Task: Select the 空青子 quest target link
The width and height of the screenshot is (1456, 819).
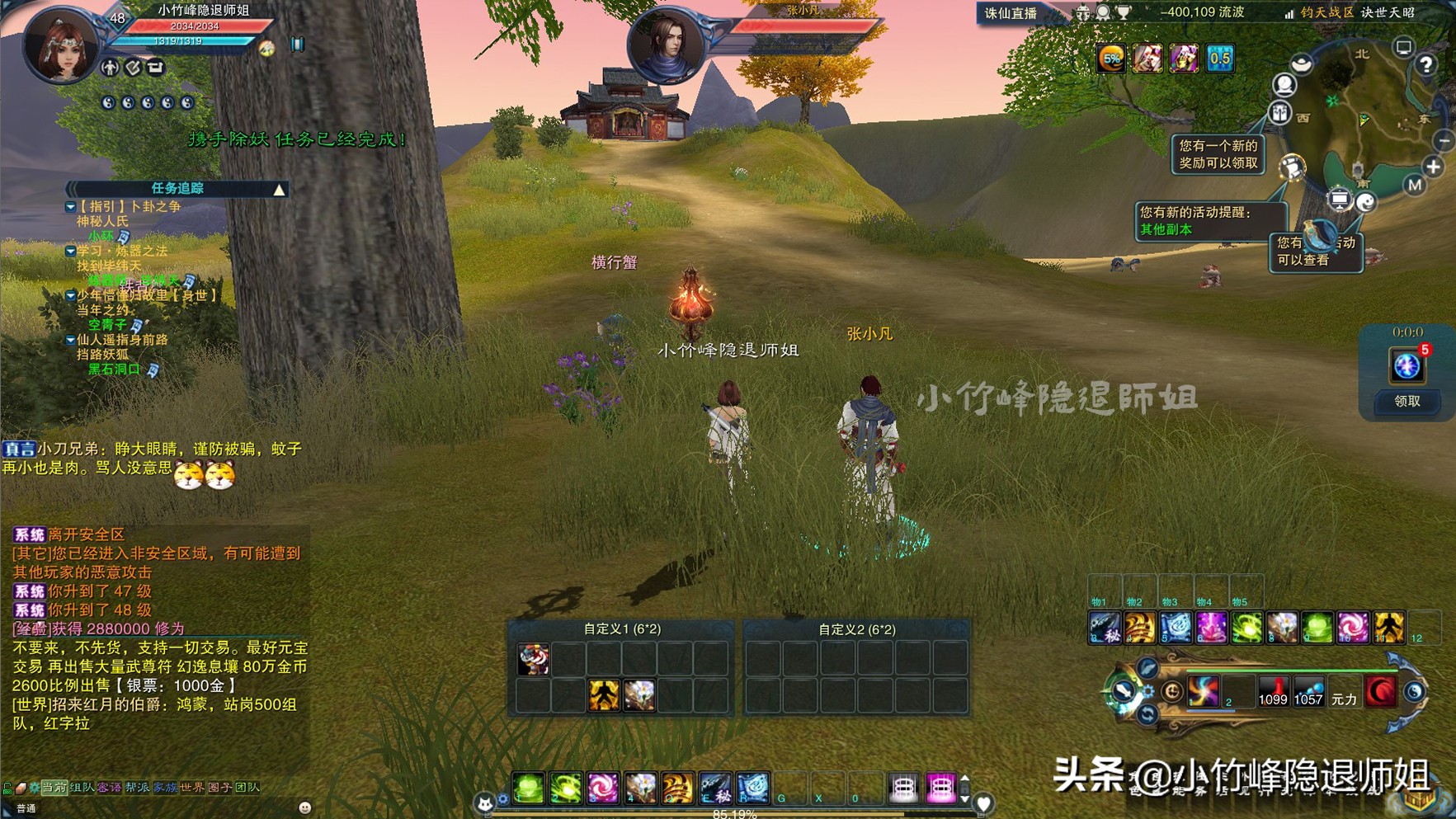Action: click(107, 325)
